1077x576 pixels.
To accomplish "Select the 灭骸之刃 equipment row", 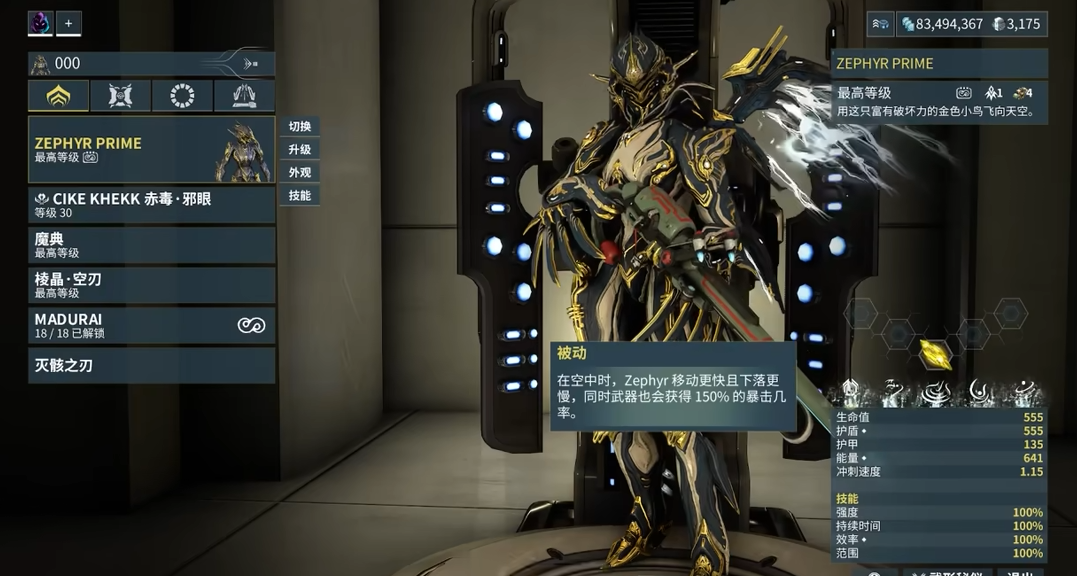I will (x=151, y=365).
